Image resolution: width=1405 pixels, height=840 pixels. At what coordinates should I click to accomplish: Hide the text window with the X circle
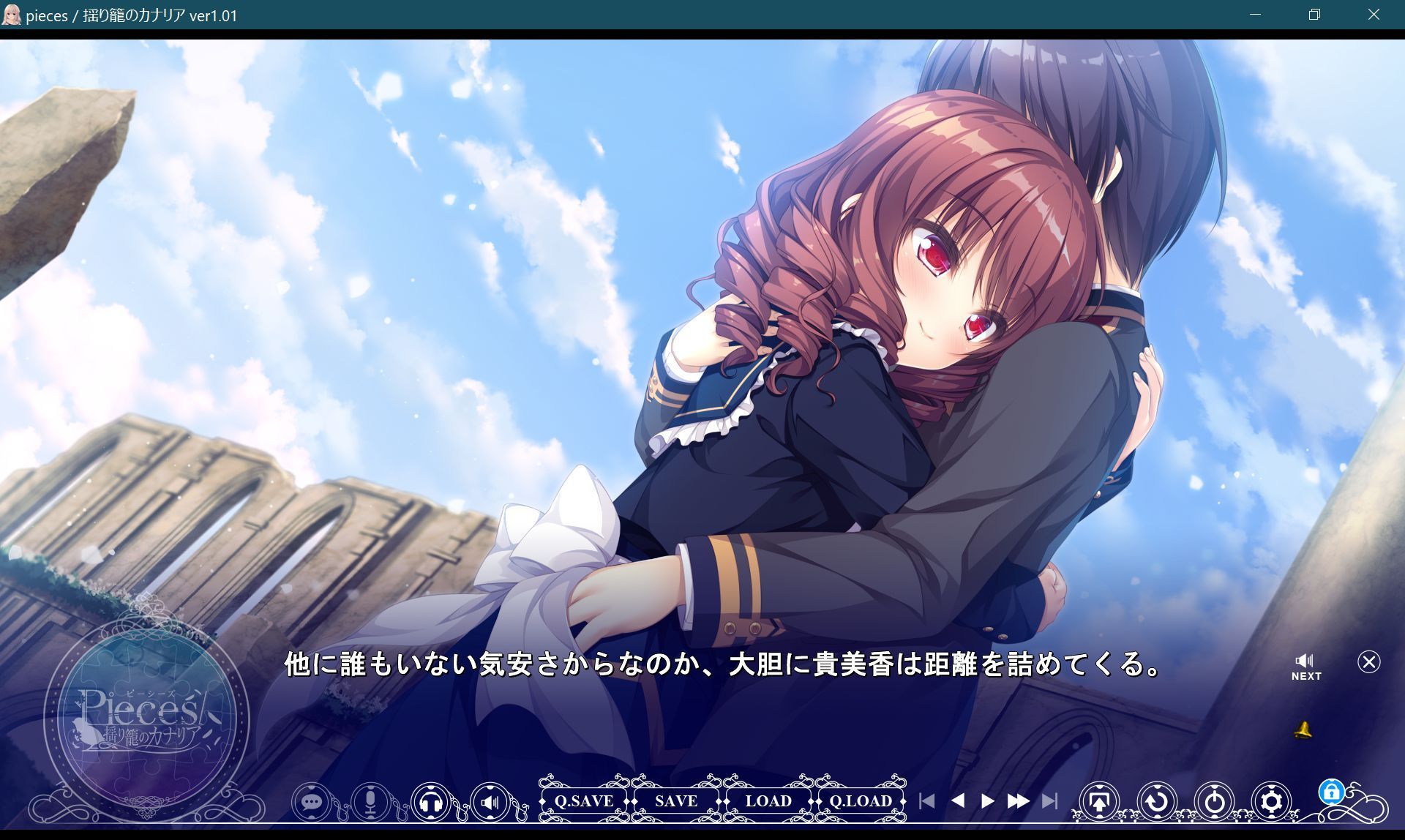click(1368, 662)
